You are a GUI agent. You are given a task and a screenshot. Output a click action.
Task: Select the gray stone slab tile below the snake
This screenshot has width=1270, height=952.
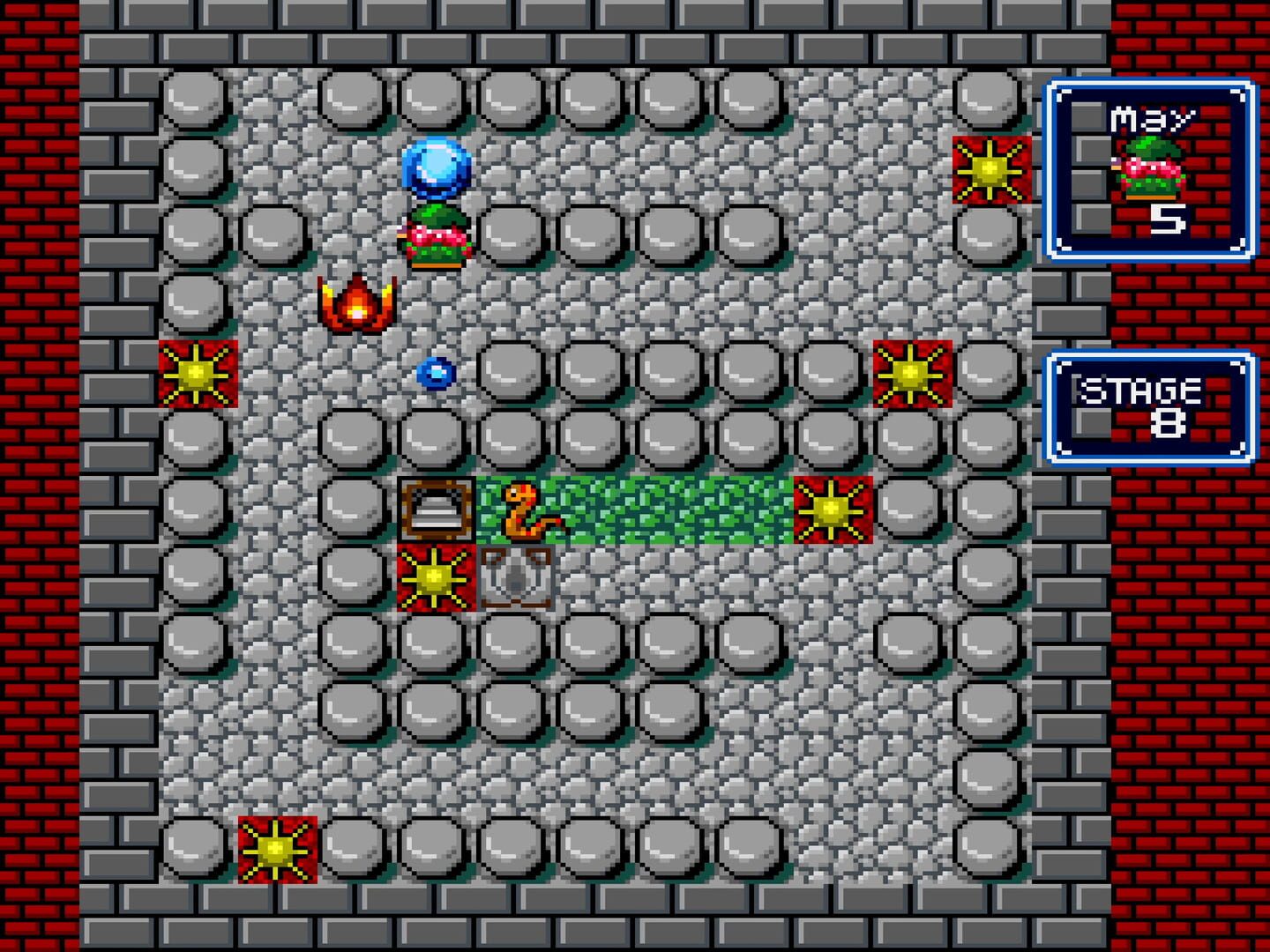515,578
